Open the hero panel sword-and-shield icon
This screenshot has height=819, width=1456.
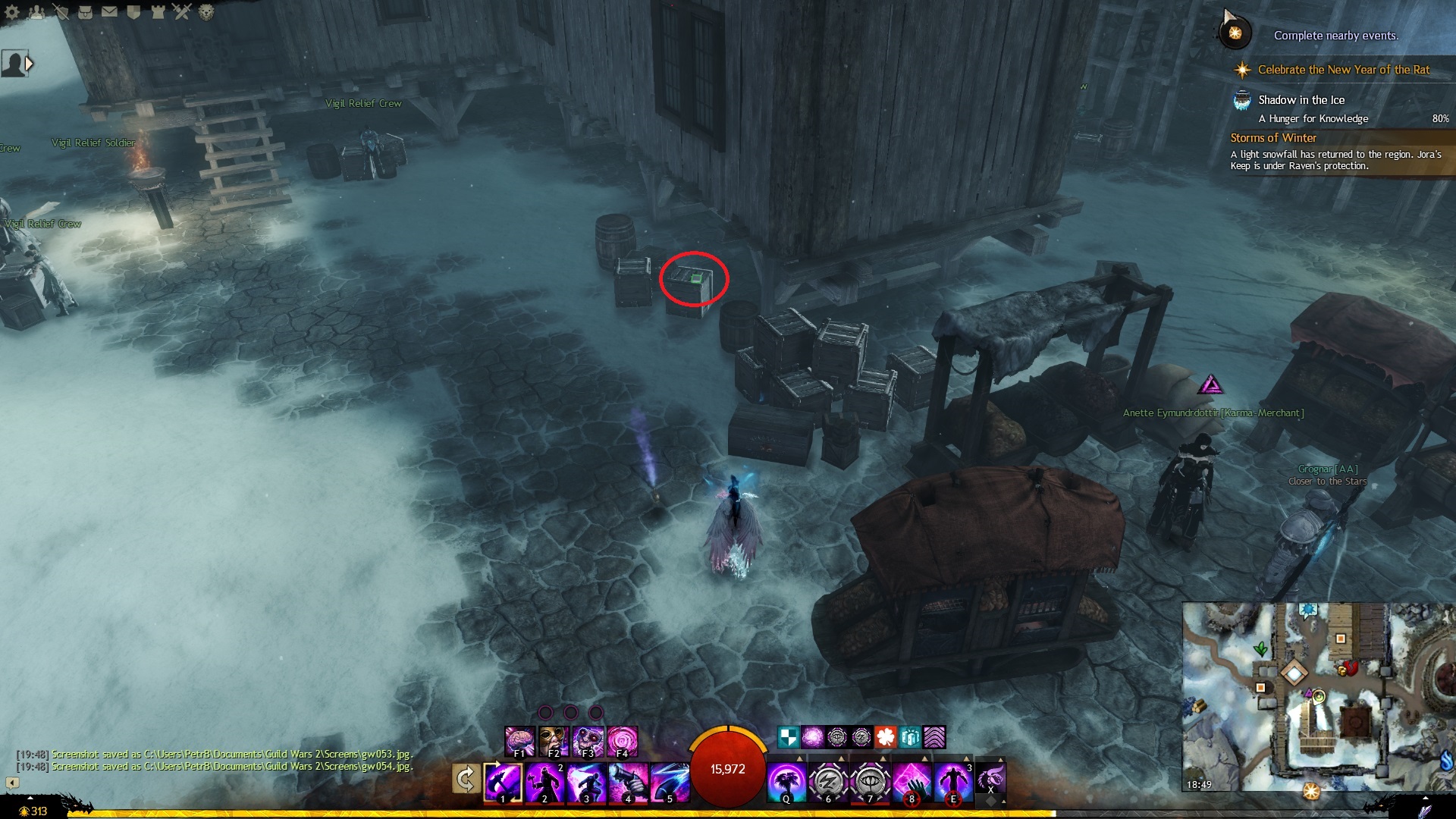[61, 11]
